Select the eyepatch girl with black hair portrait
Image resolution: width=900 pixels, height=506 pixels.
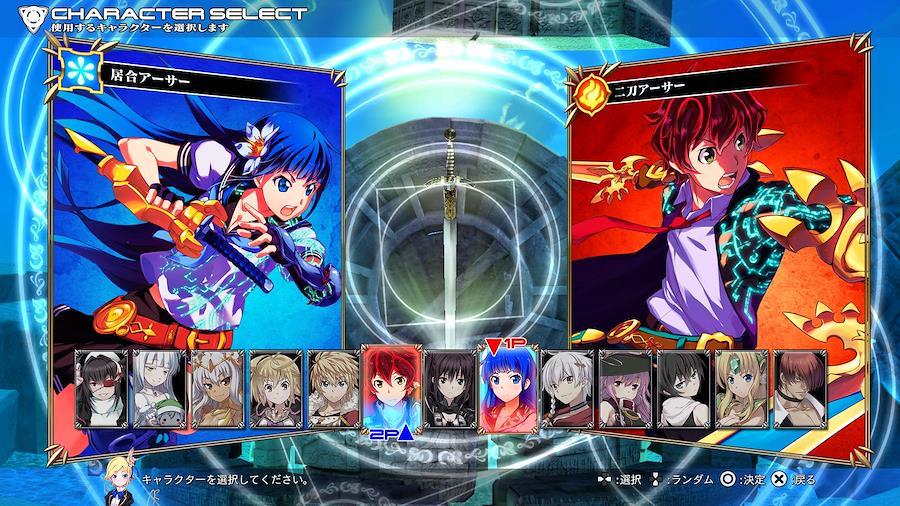(x=103, y=389)
